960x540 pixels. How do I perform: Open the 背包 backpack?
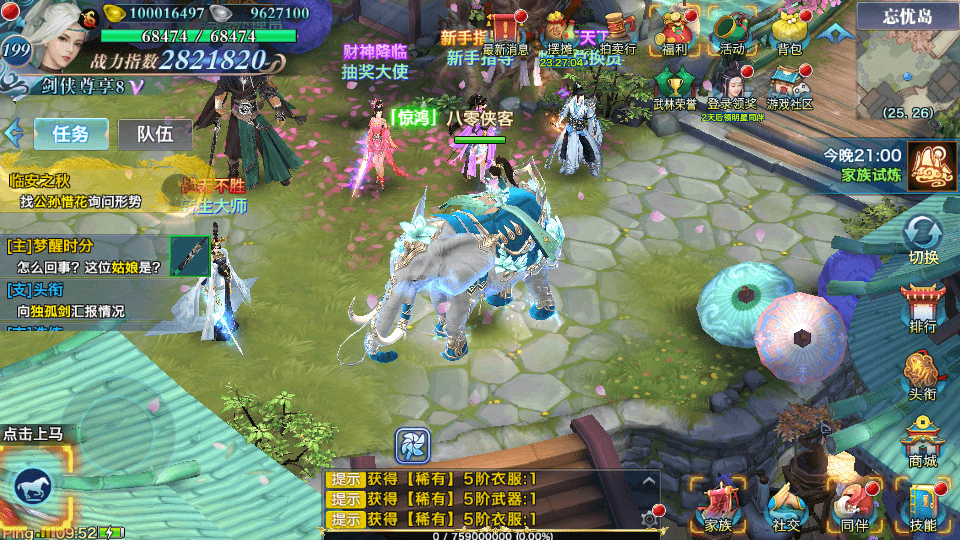[789, 30]
